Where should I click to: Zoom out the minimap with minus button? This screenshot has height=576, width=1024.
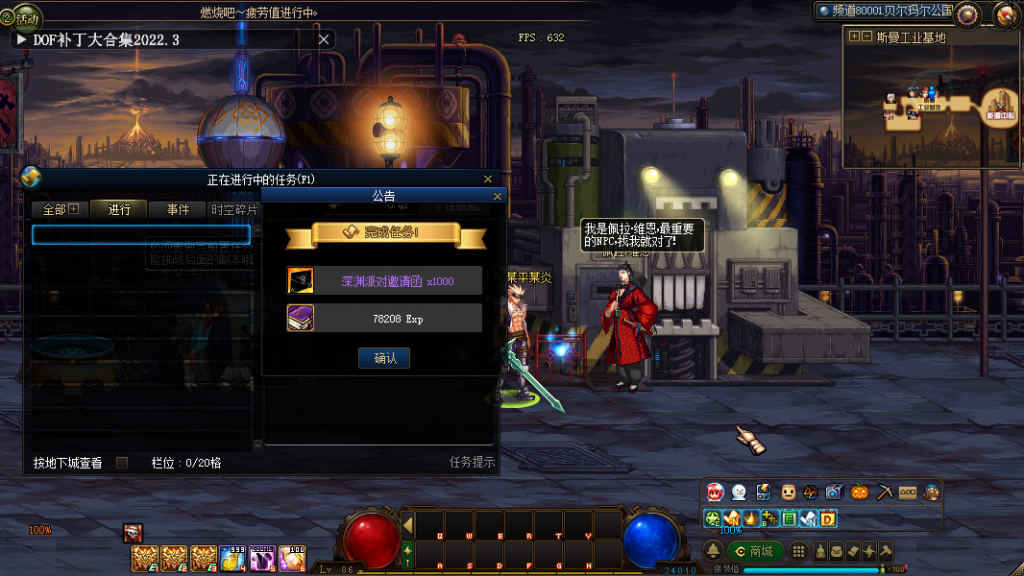[x=866, y=37]
